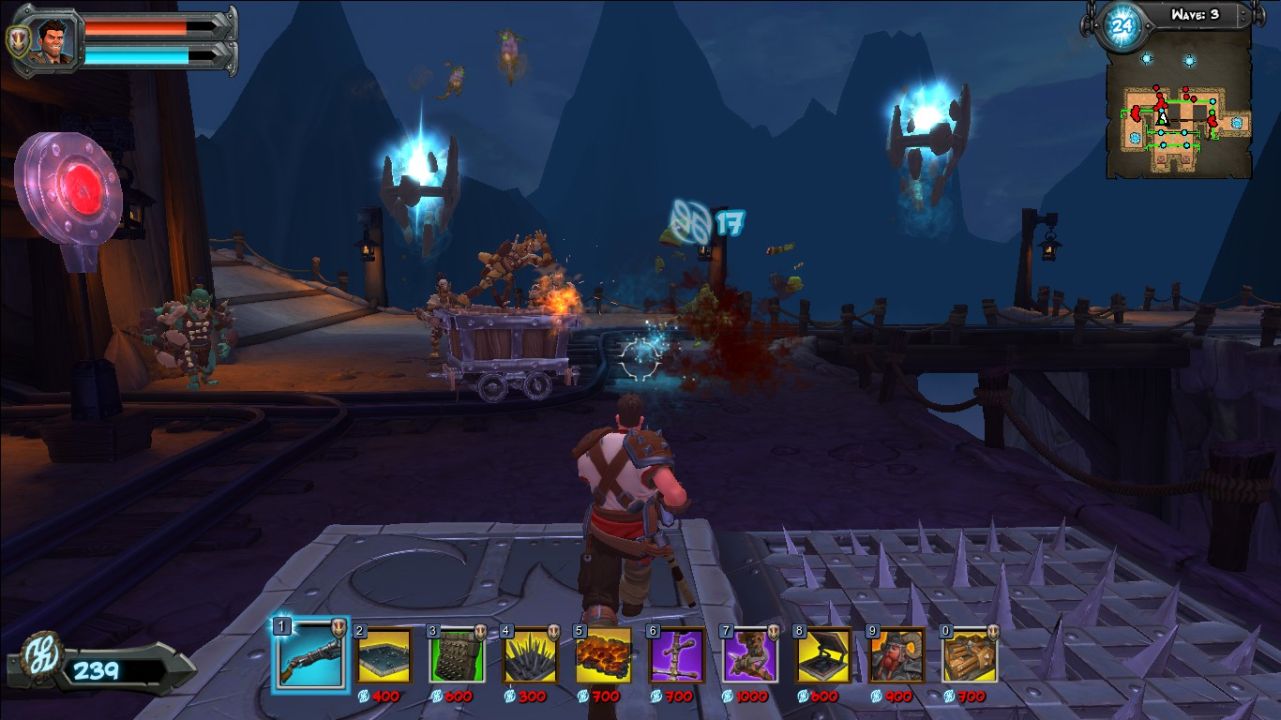
Task: Select the brimstone trap costing 700 in slot 5
Action: (x=605, y=655)
